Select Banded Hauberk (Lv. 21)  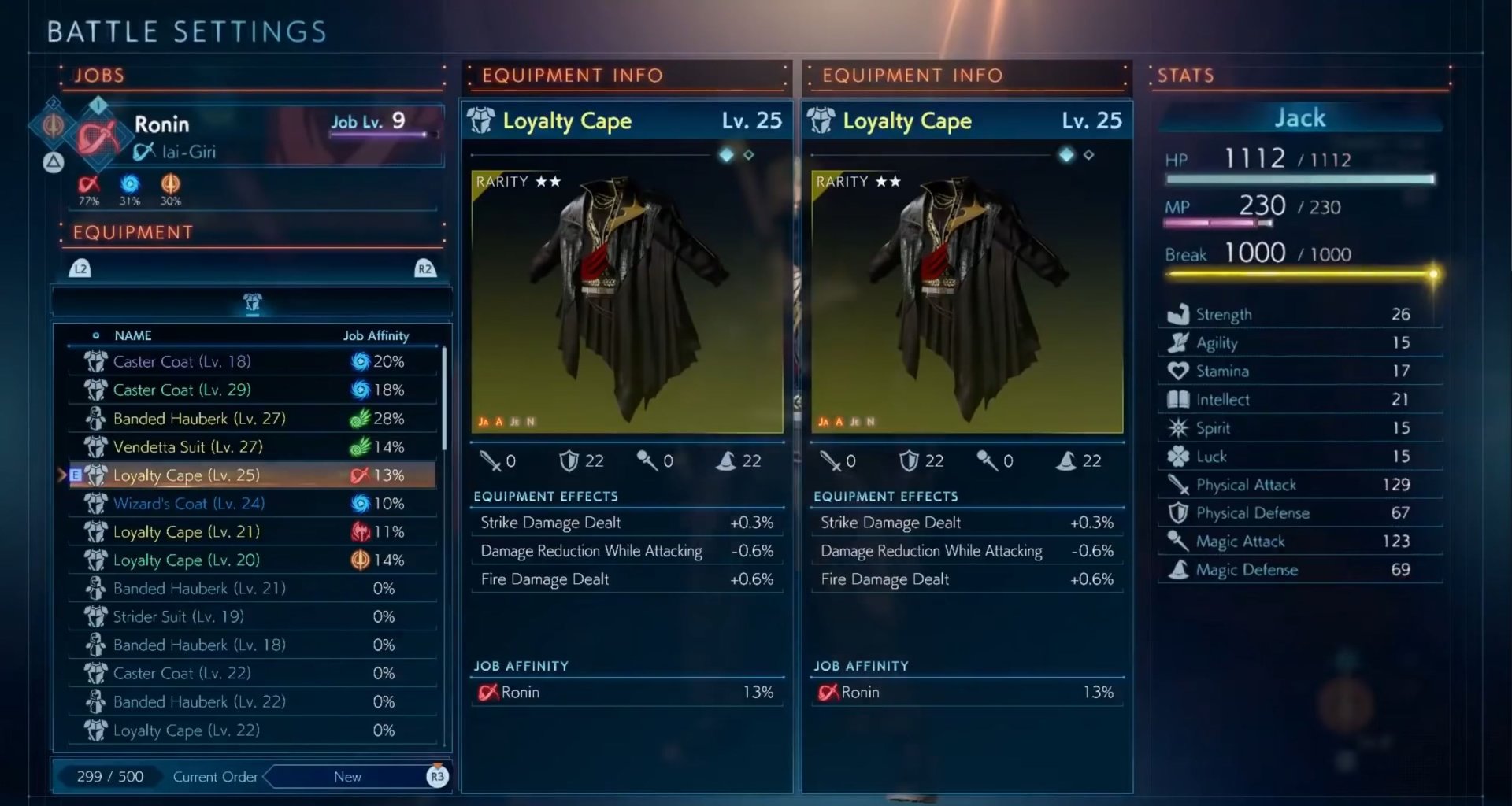[x=252, y=588]
